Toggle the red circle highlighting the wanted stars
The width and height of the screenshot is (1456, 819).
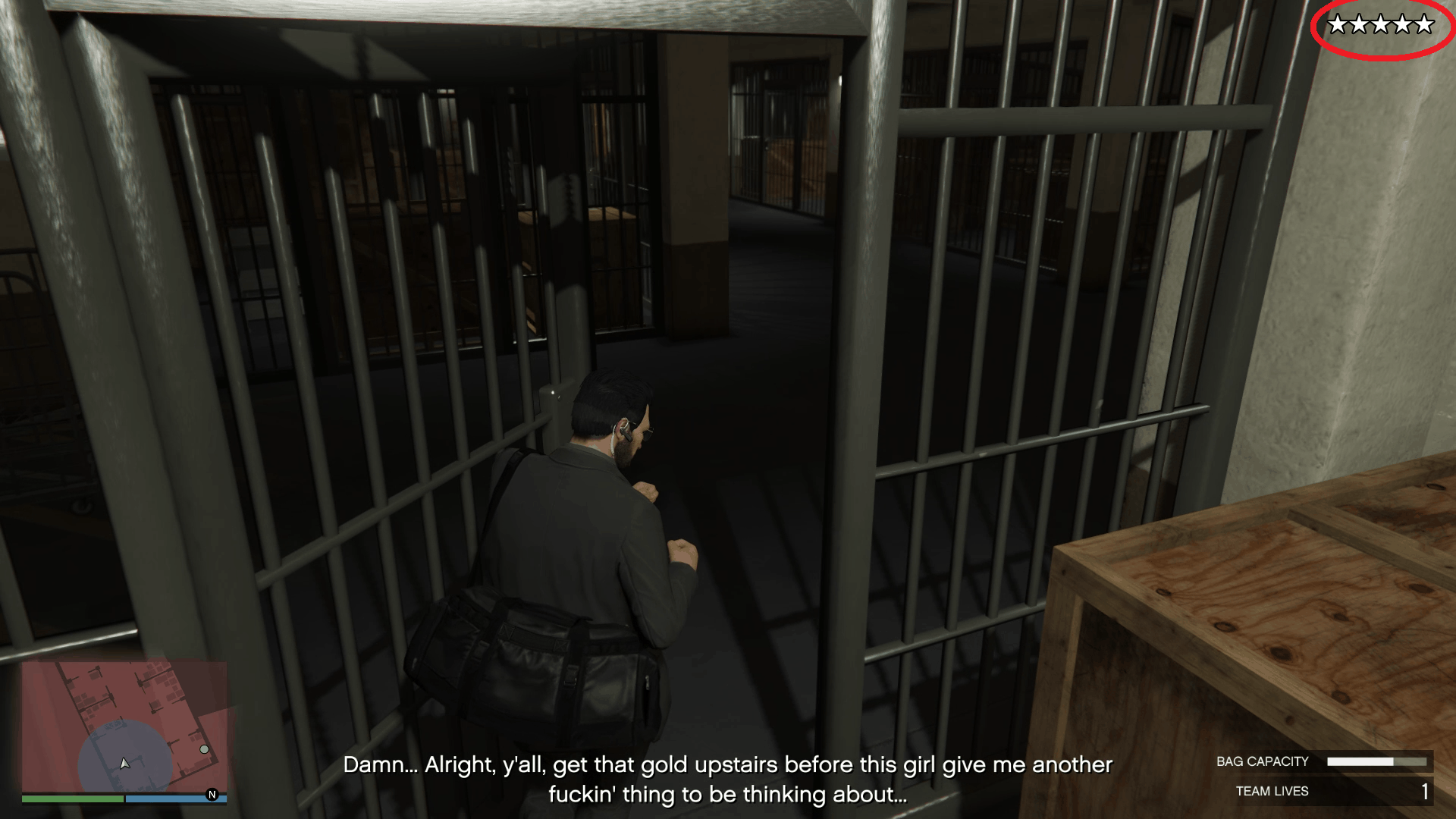1380,28
